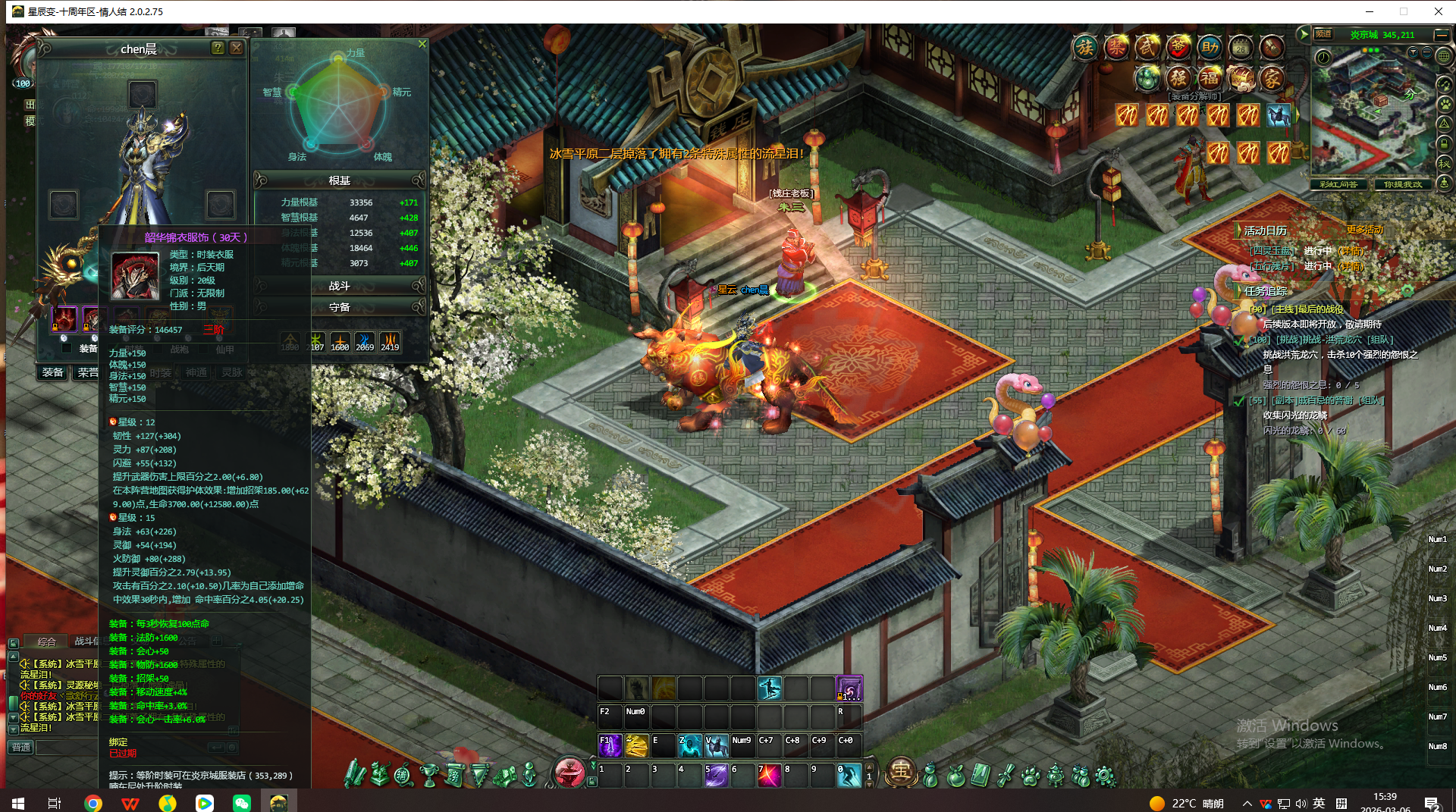1456x812 pixels.
Task: Open the 频道 channel selector
Action: (1323, 34)
